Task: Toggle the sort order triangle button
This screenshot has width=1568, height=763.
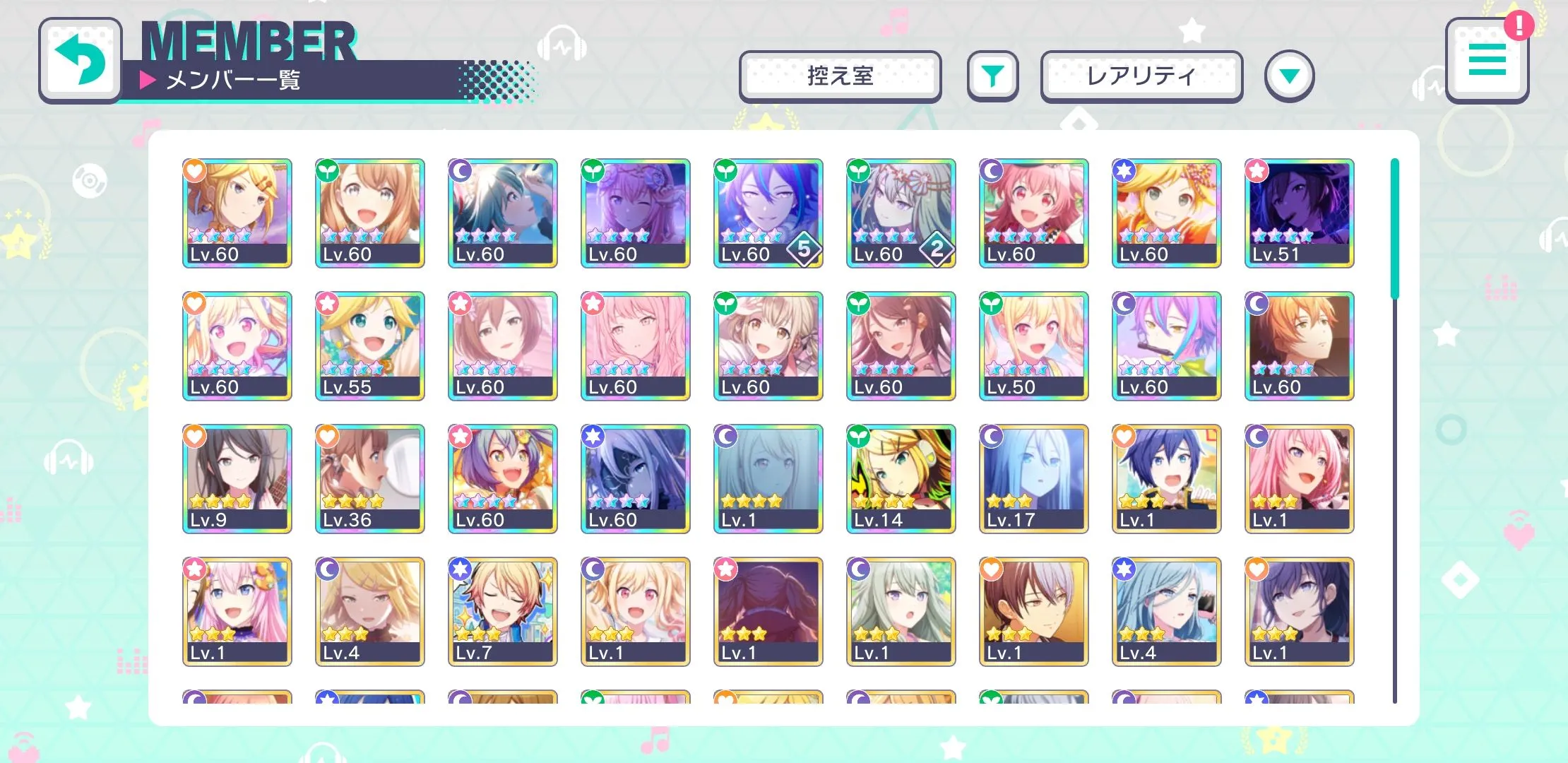Action: pos(1289,76)
